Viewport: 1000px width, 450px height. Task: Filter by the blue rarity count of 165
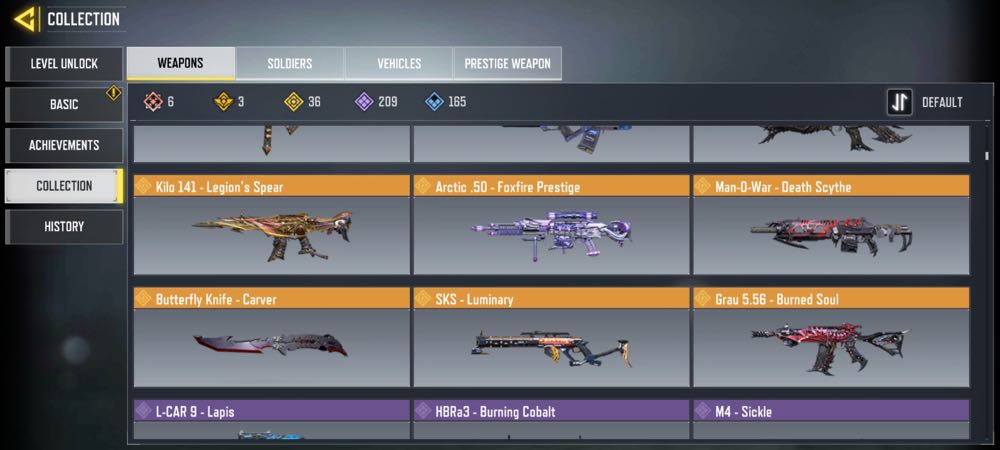445,102
